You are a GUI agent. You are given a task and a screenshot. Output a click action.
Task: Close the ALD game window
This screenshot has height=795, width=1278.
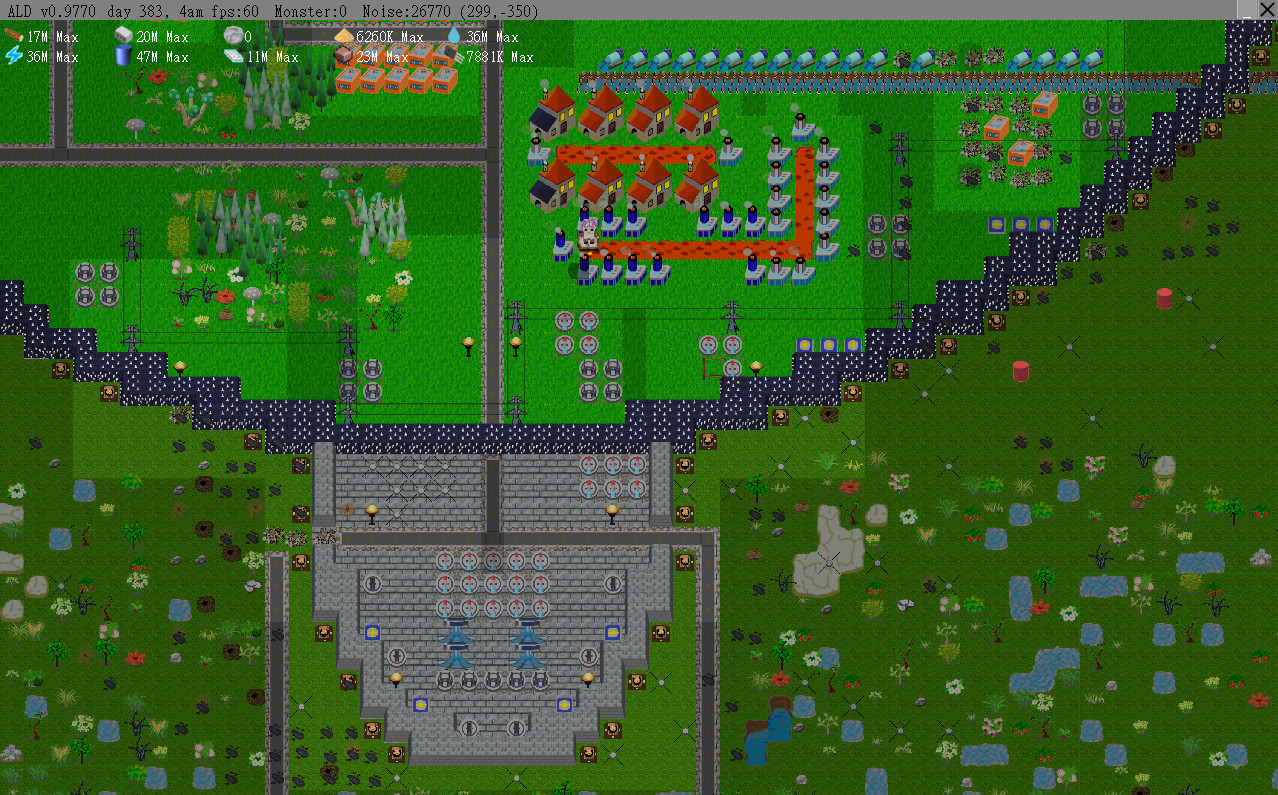[1267, 9]
